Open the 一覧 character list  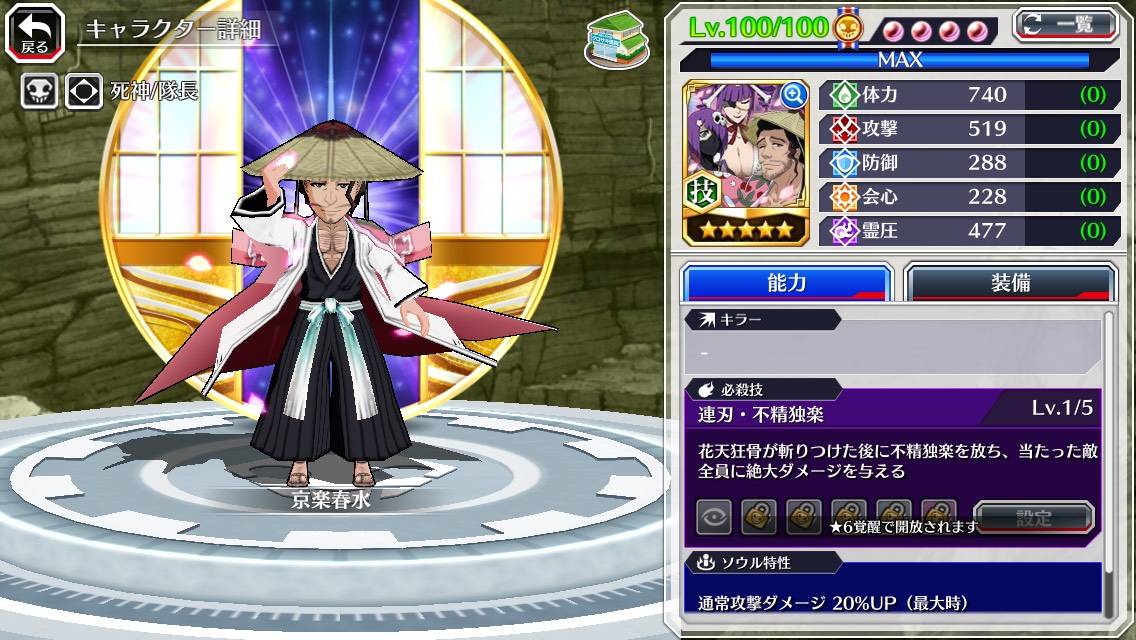pos(1064,25)
